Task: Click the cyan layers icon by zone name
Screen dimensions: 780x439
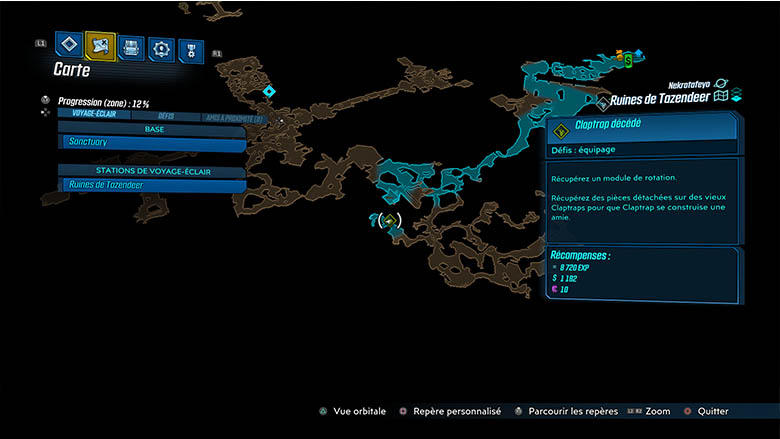Action: click(736, 95)
